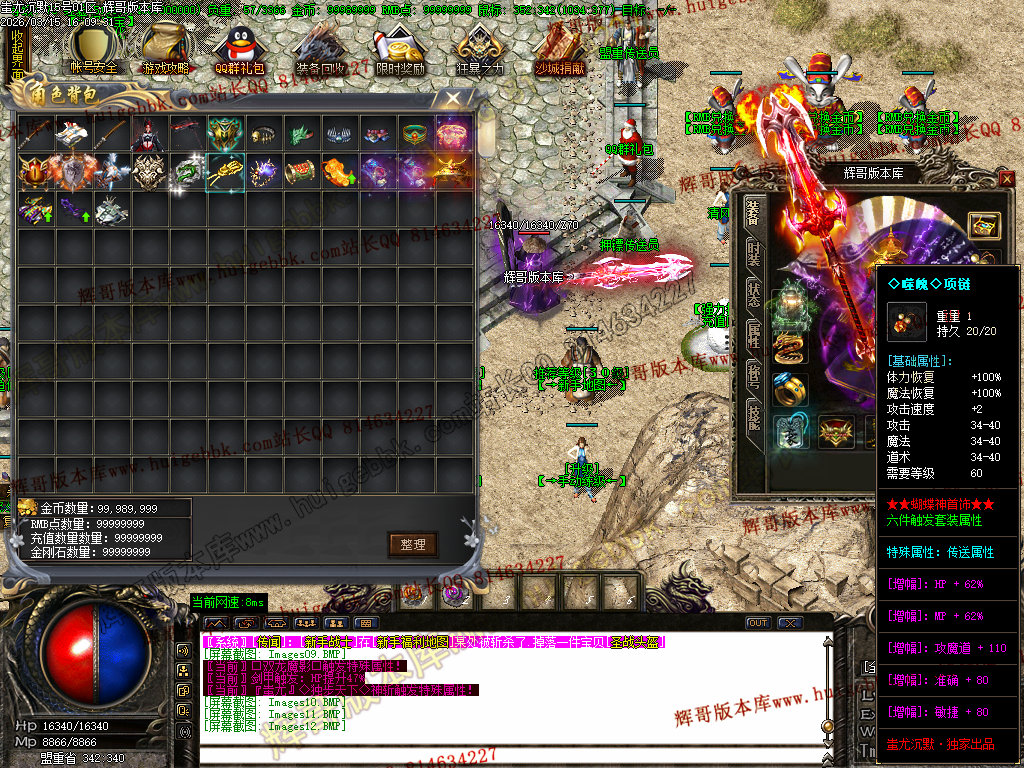Screen dimensions: 1024x768
Task: Open the 游戏攻略 game guide scroll
Action: coord(166,50)
